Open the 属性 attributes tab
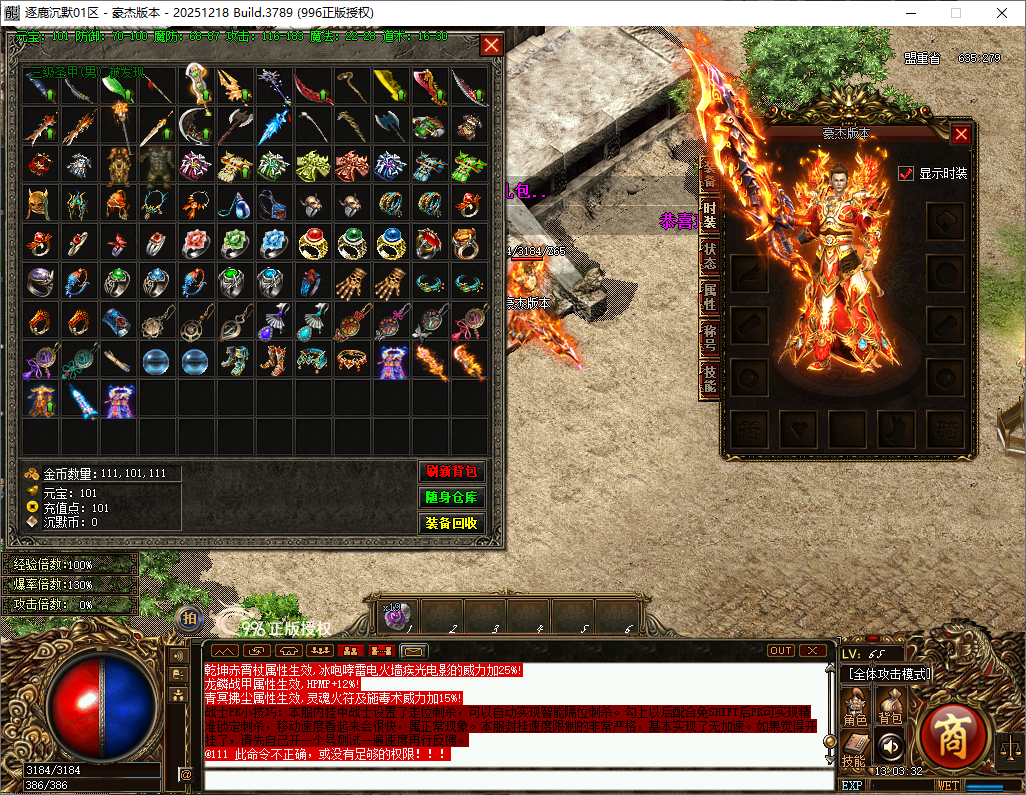 tap(709, 296)
